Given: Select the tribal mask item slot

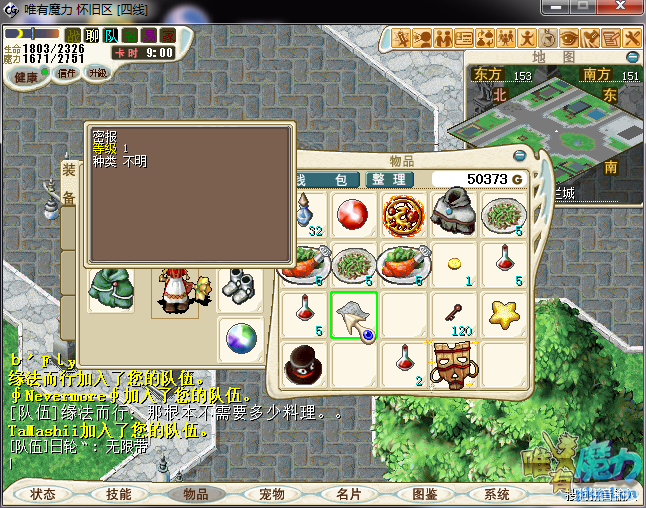Looking at the screenshot, I should click(453, 363).
